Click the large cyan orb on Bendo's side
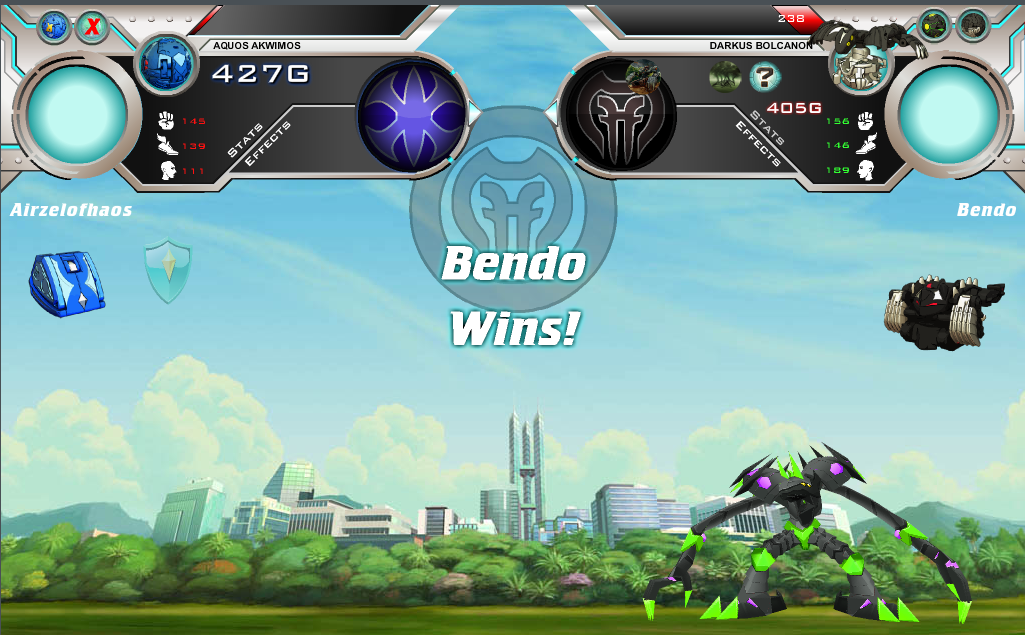The width and height of the screenshot is (1025, 635). point(949,113)
